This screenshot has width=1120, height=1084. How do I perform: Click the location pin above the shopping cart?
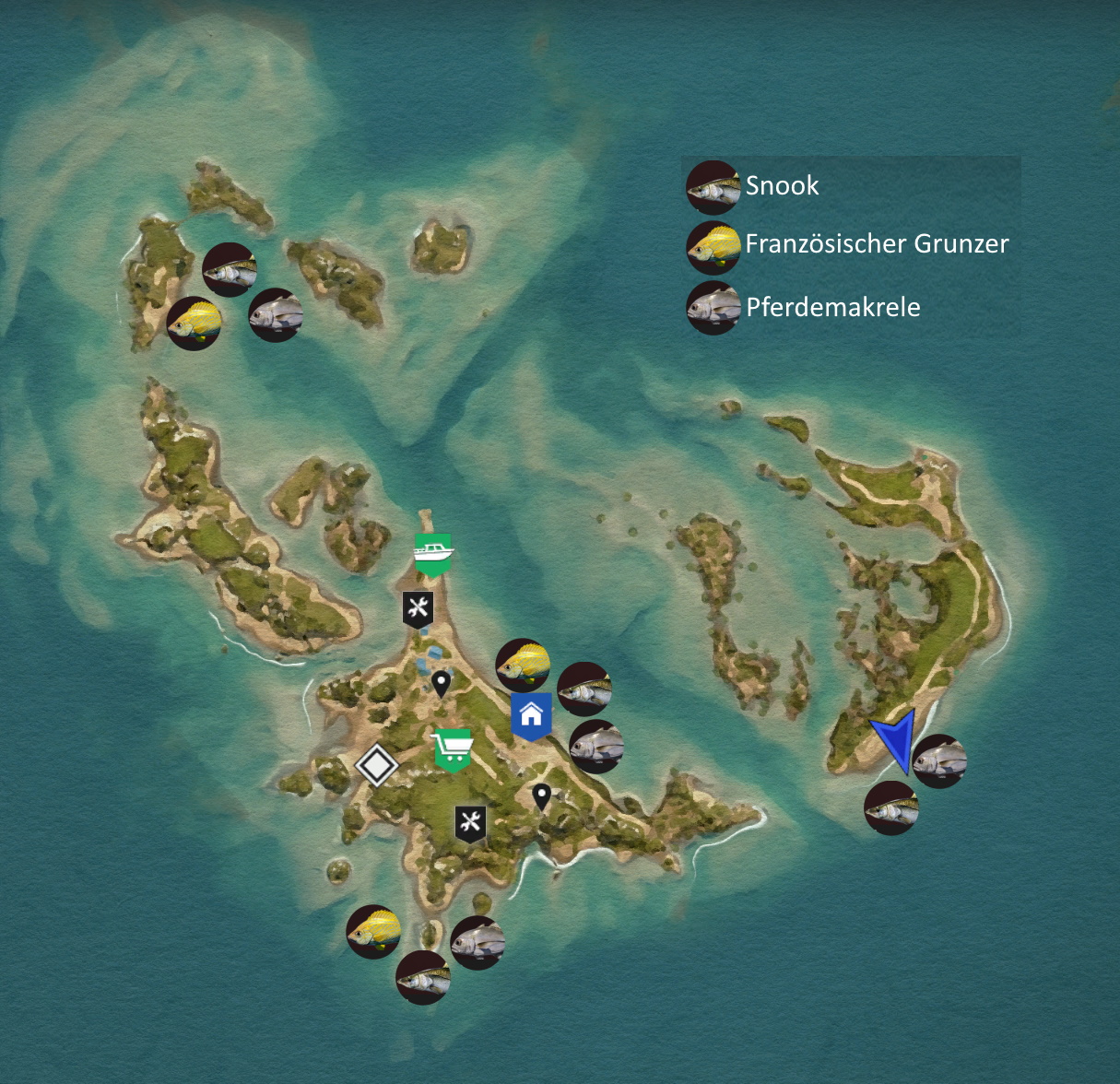coord(442,682)
